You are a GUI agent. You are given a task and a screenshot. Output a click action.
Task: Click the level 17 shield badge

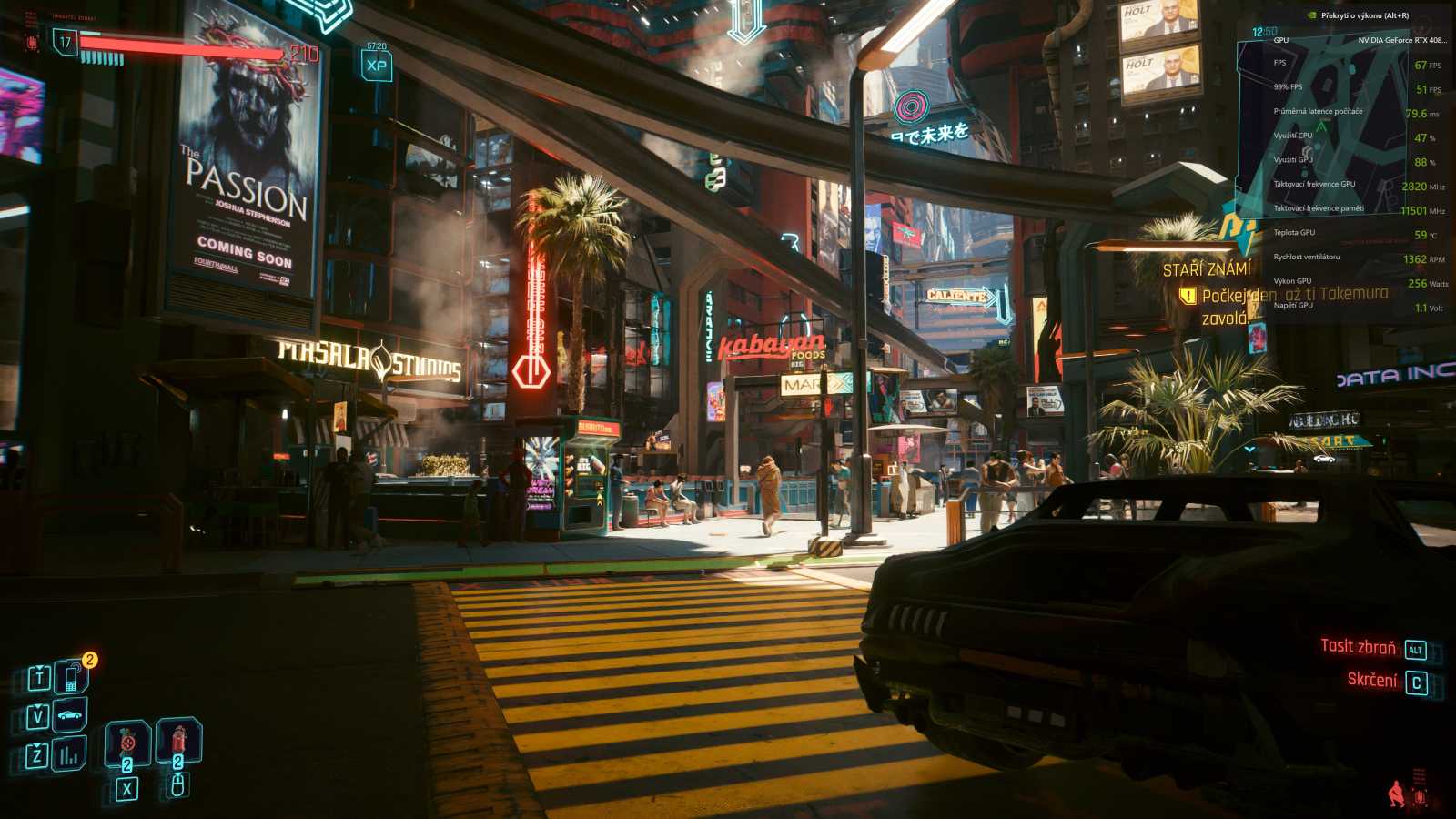point(64,41)
